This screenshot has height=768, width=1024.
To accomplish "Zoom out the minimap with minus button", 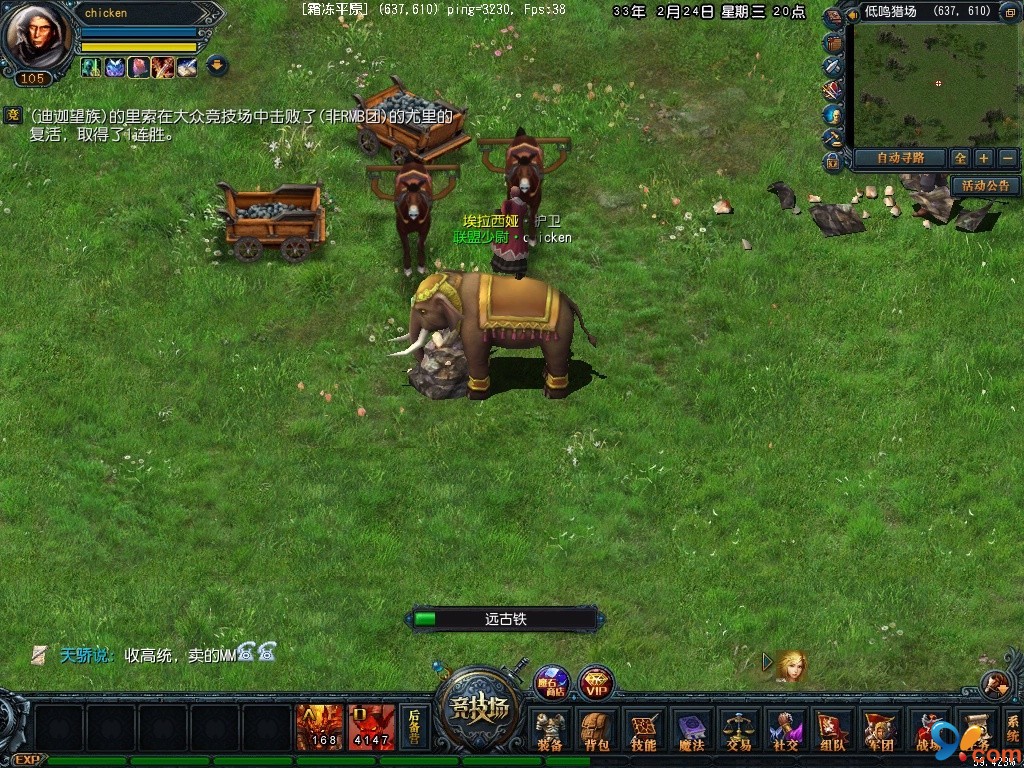I will pos(1007,158).
